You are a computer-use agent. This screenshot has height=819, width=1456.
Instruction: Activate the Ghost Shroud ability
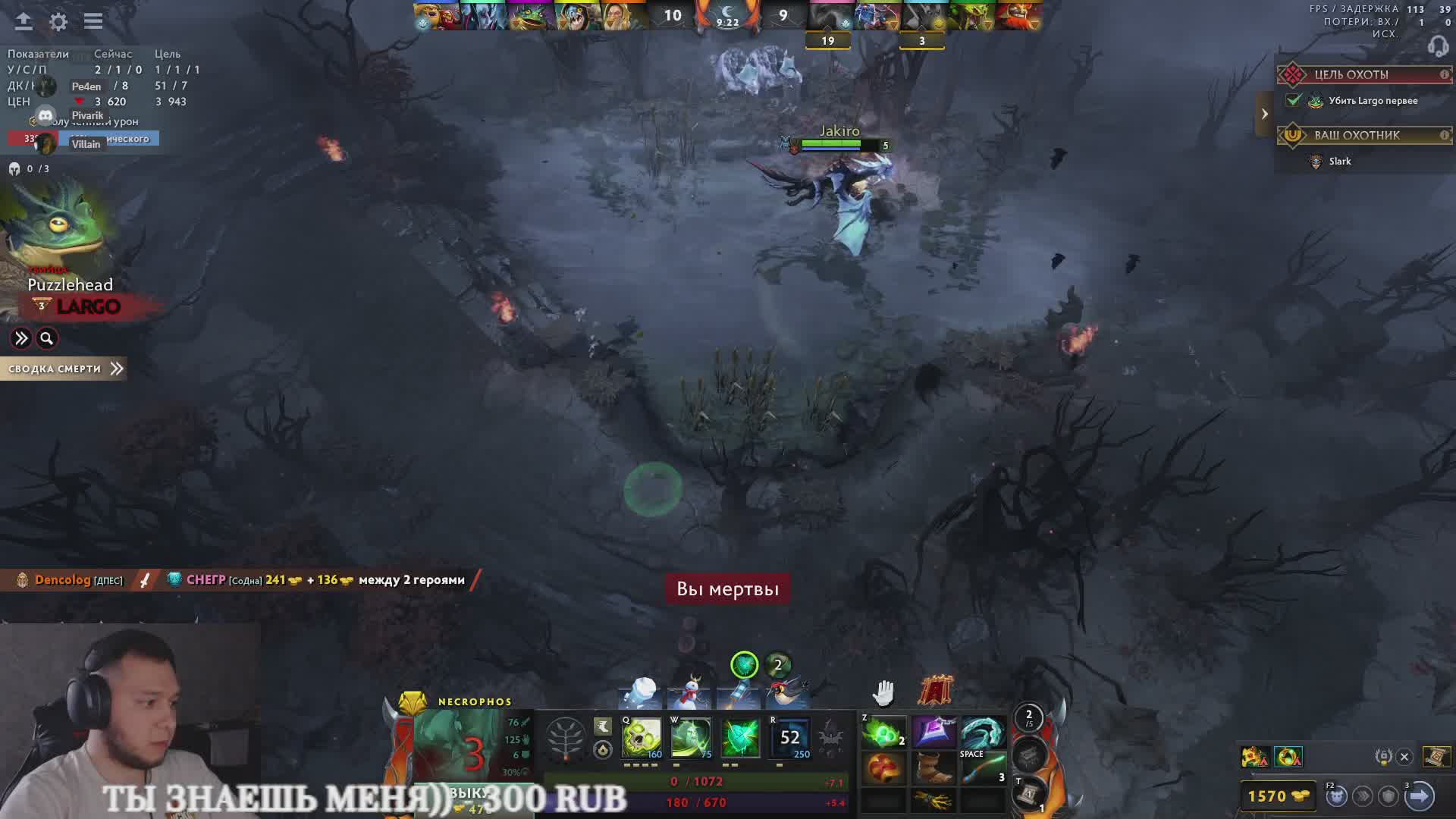[691, 737]
